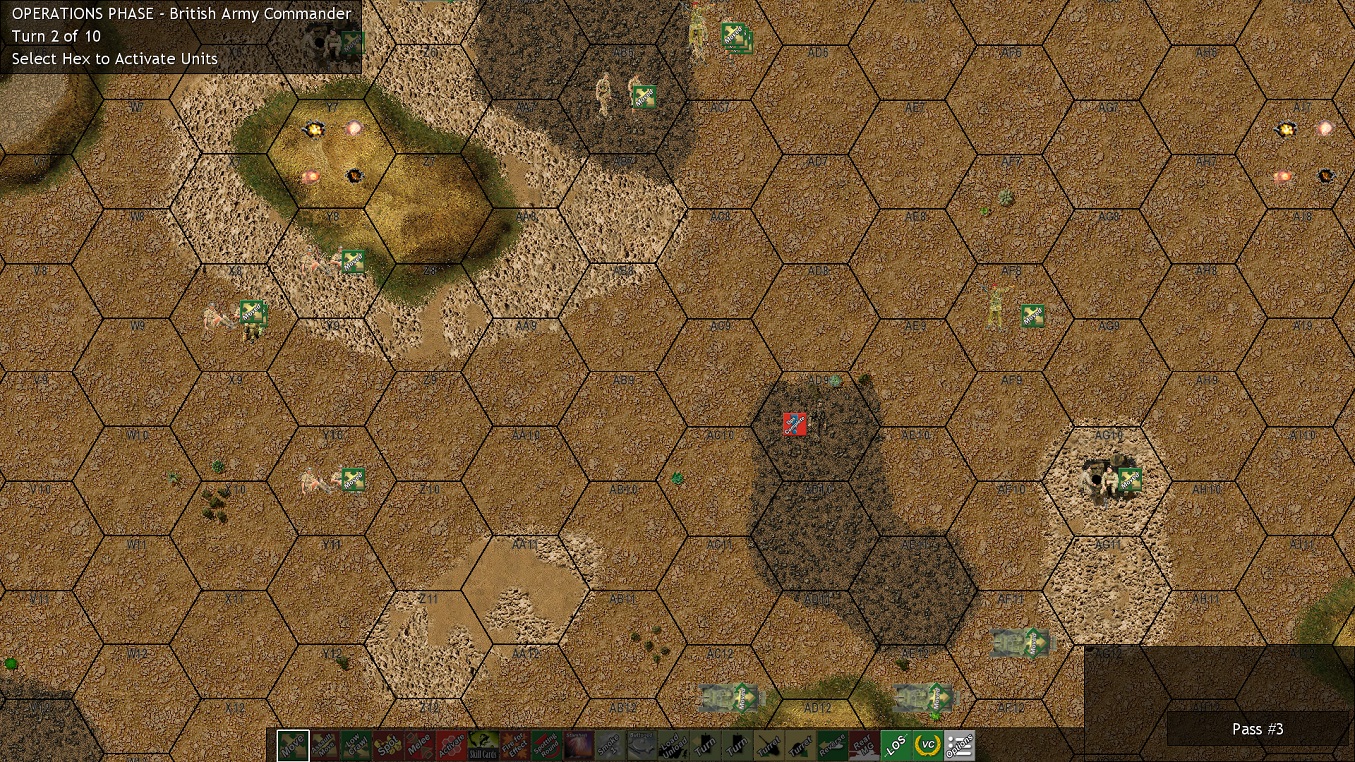Rotate vehicle with the Turret icon
The height and width of the screenshot is (762, 1355).
(769, 745)
